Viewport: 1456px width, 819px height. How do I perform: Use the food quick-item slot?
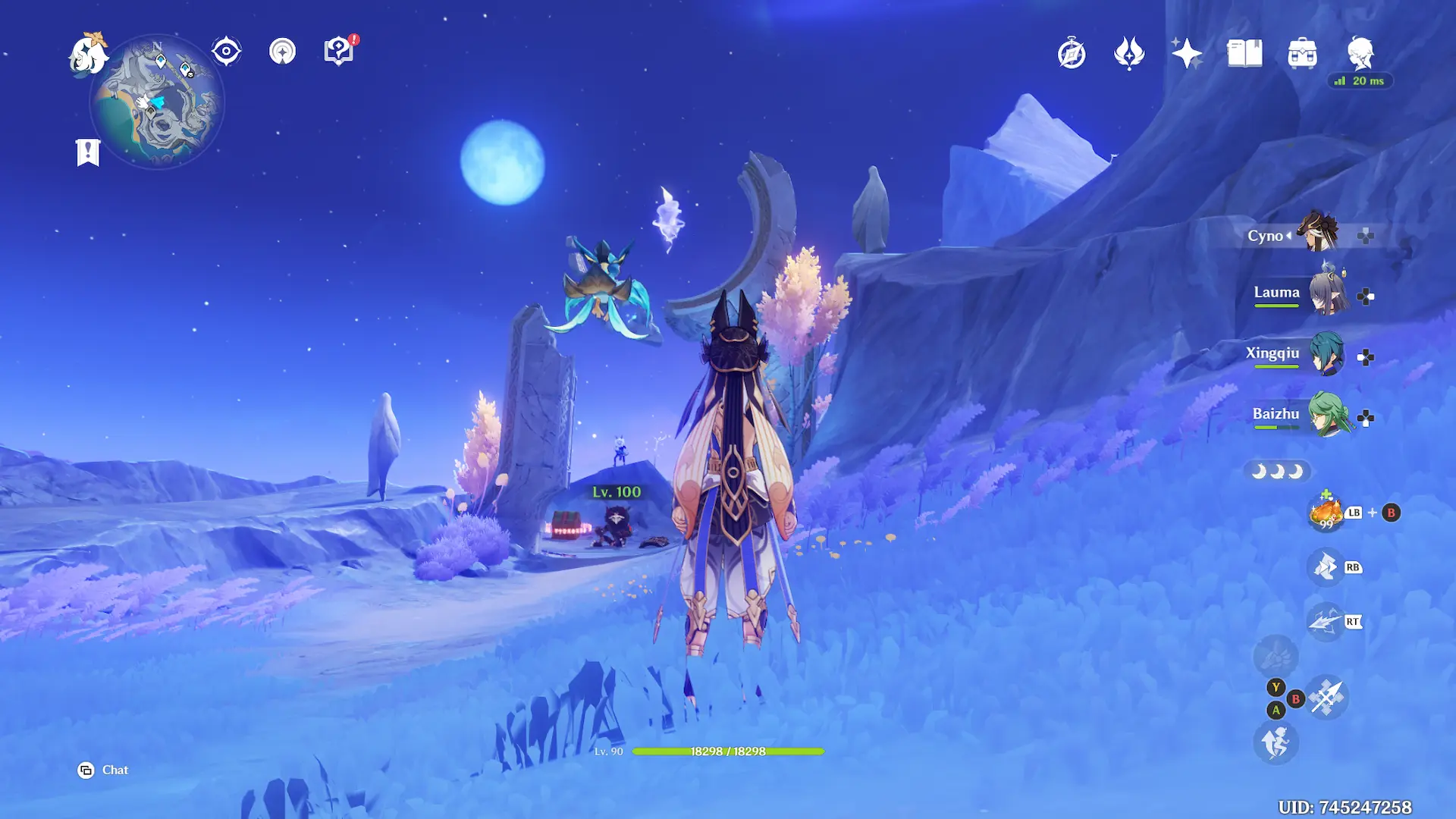pos(1326,513)
